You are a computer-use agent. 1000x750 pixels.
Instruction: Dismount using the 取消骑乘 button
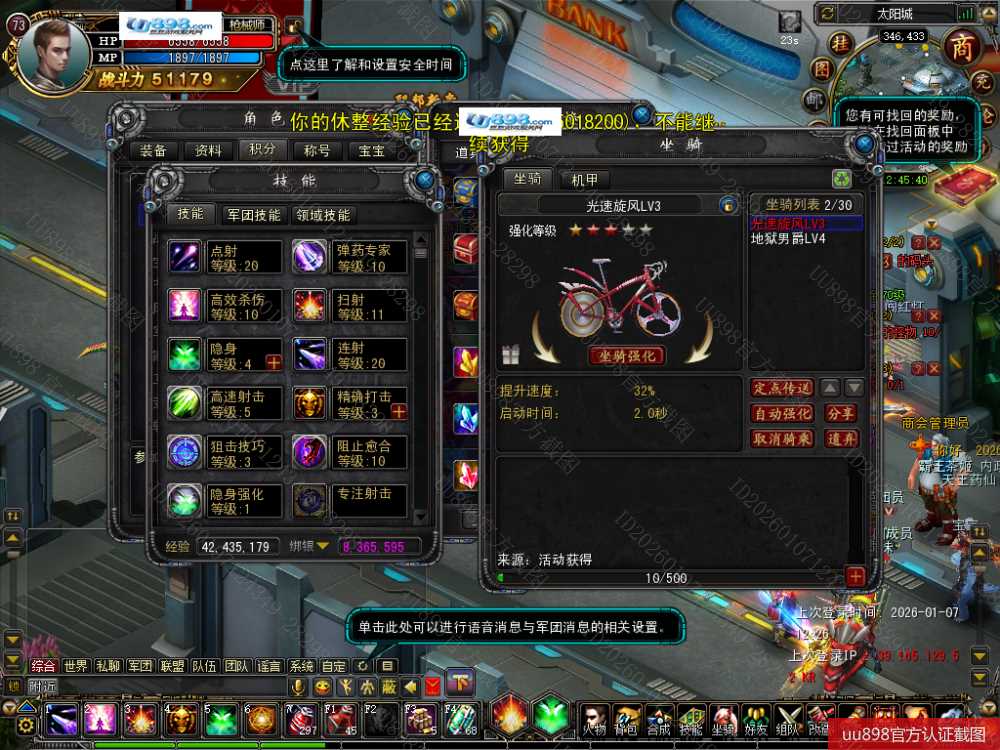pos(782,438)
